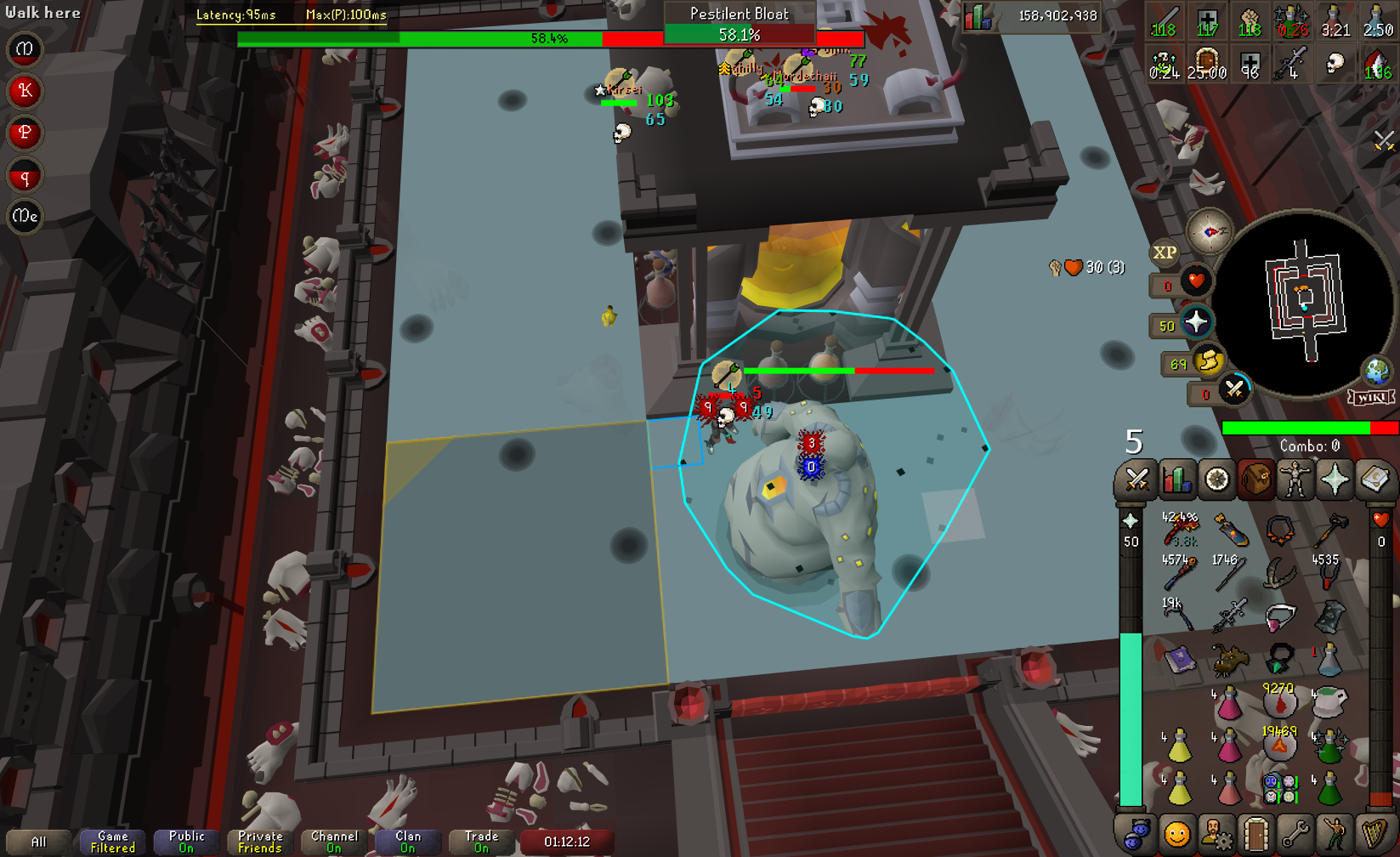The height and width of the screenshot is (857, 1400).
Task: Toggle the XP drops button
Action: click(1165, 253)
